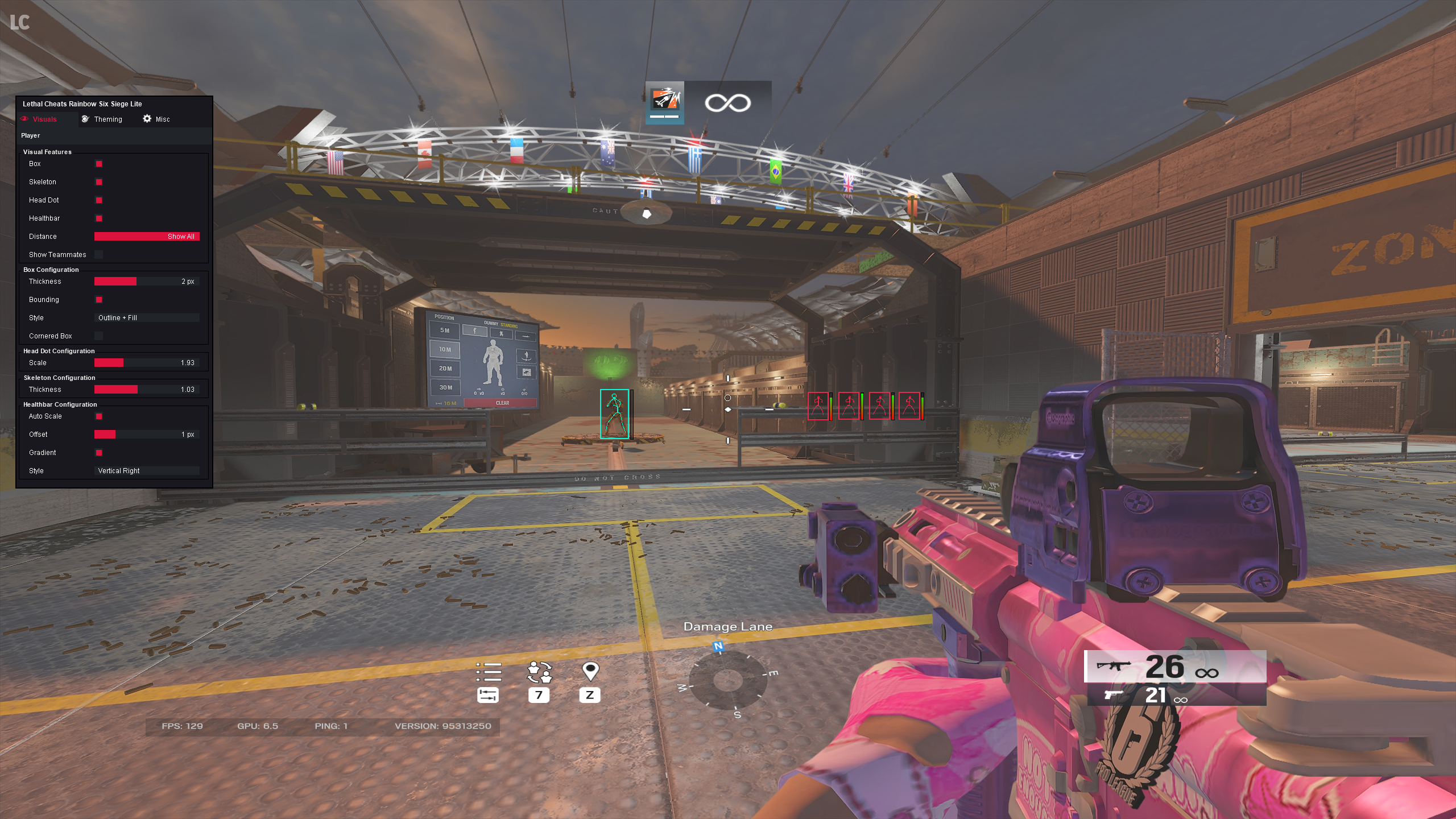This screenshot has height=819, width=1456.
Task: Toggle the Skeleton checkbox
Action: [99, 182]
